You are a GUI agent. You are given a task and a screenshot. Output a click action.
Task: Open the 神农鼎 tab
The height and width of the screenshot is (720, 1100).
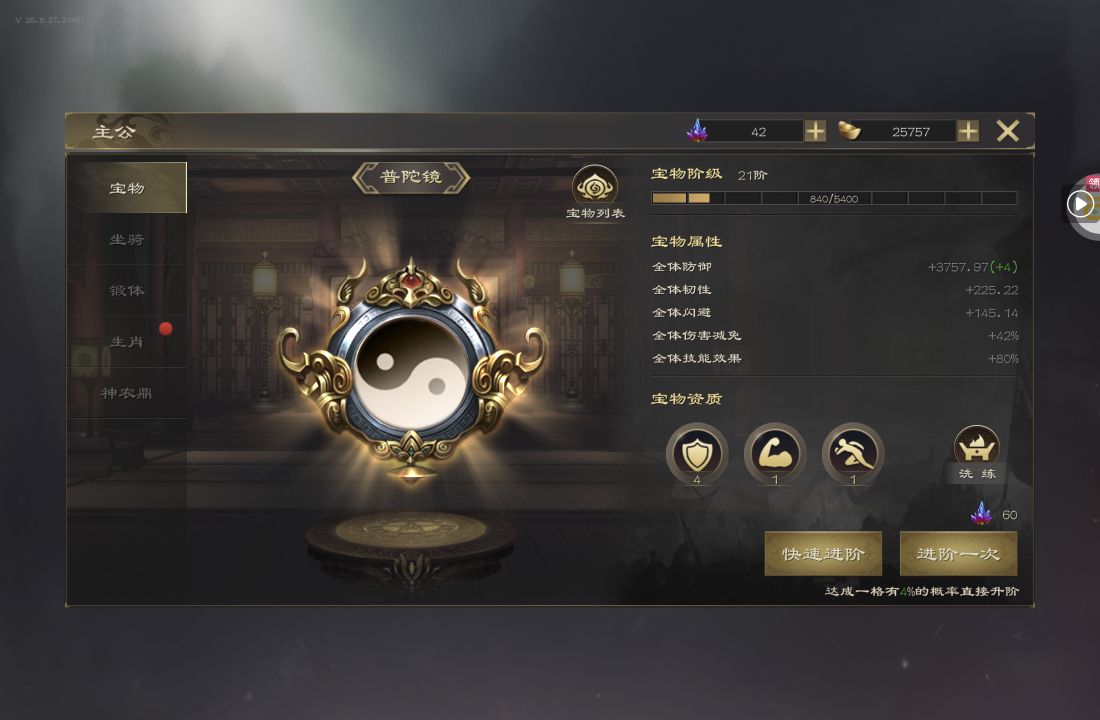(x=127, y=393)
